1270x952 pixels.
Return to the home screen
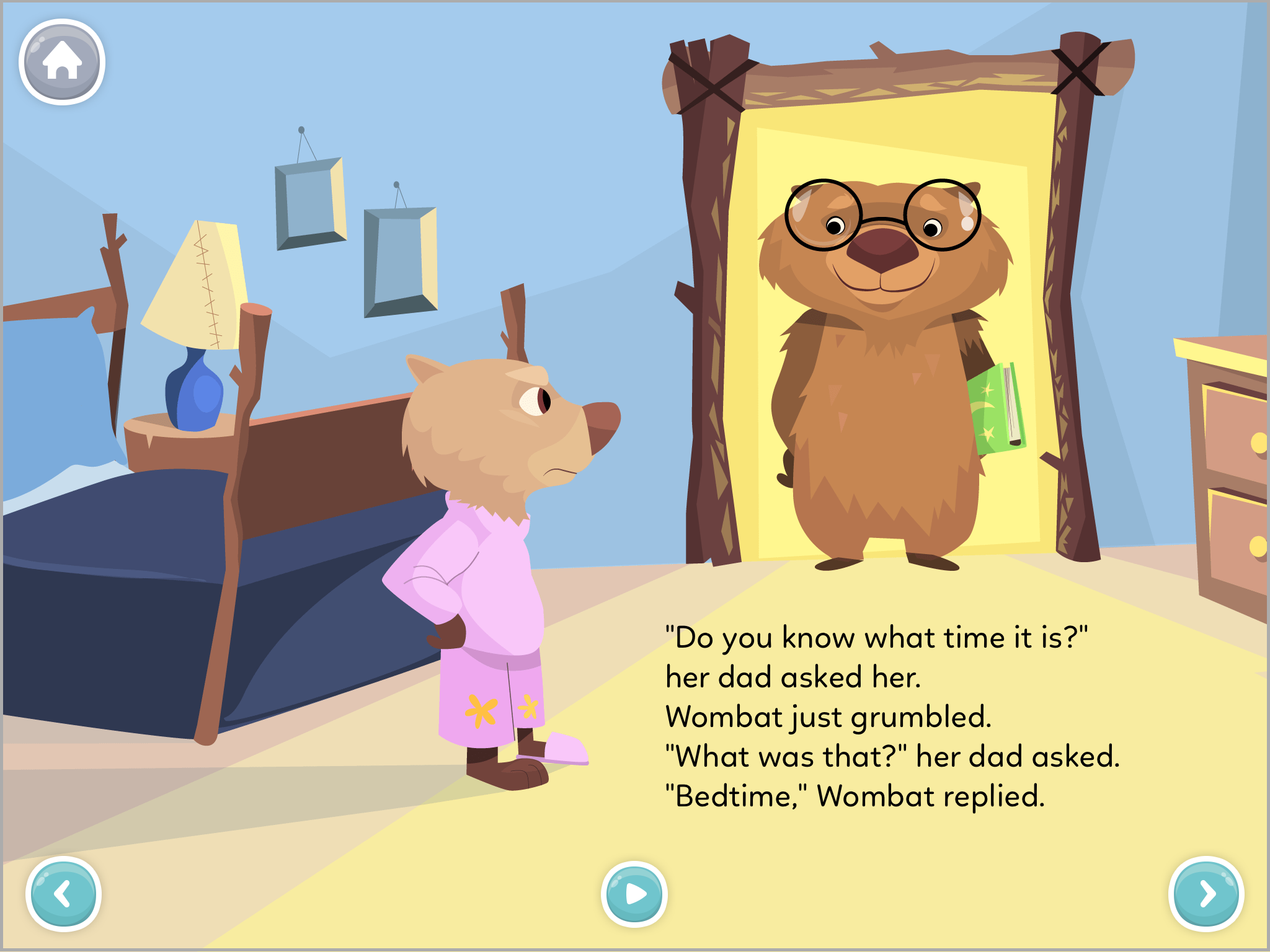point(62,62)
